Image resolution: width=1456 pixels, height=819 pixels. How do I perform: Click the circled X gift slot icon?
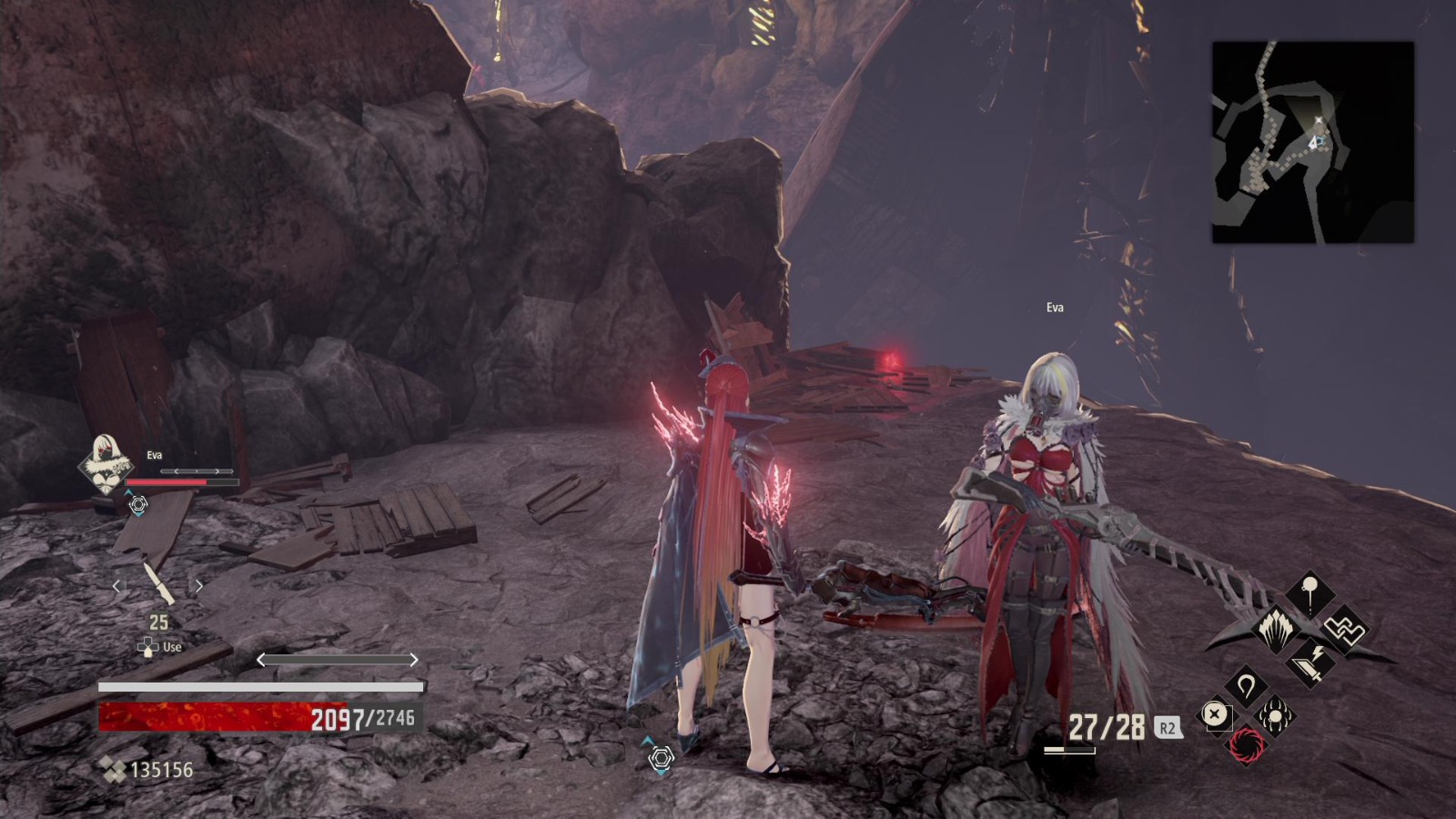coord(1216,713)
